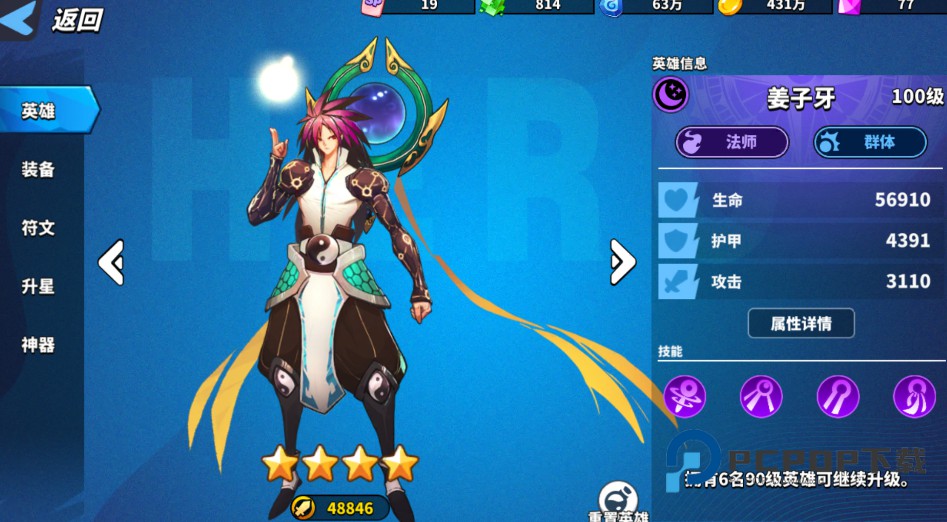Tap the gold coin currency icon

tap(730, 6)
